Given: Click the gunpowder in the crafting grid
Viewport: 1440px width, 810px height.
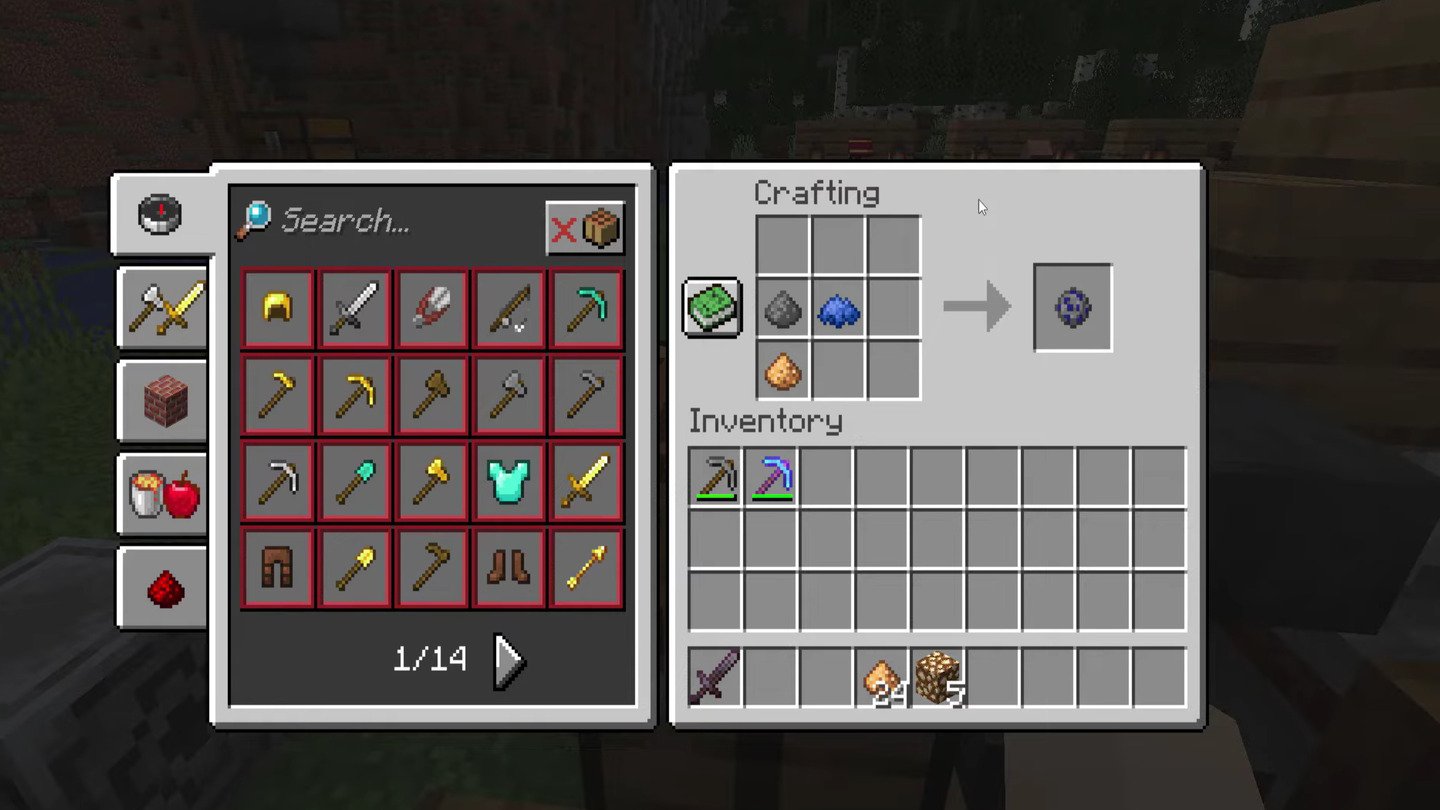Looking at the screenshot, I should click(783, 309).
